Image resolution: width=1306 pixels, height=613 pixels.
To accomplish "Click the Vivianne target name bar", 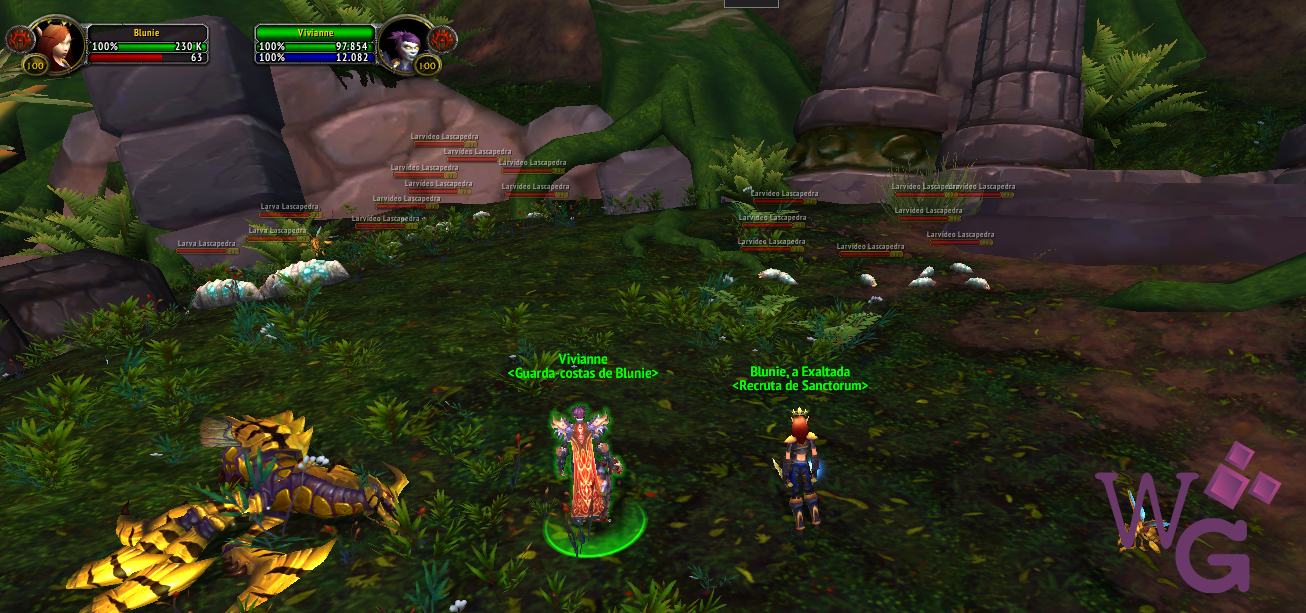I will (314, 32).
